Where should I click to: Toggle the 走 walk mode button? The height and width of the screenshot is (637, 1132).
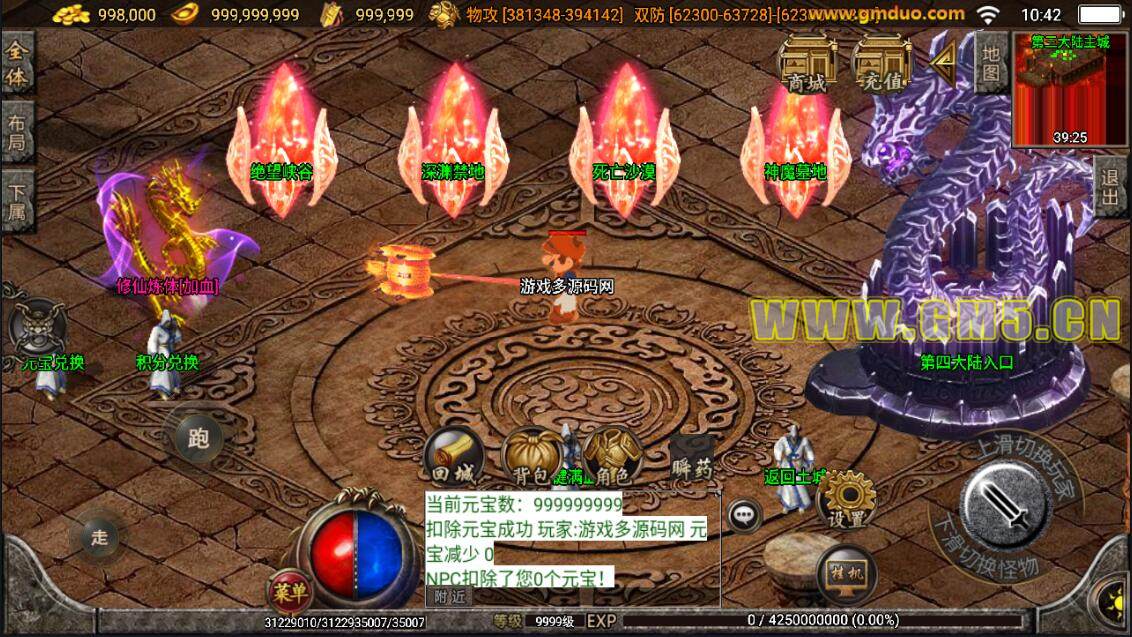[x=100, y=537]
